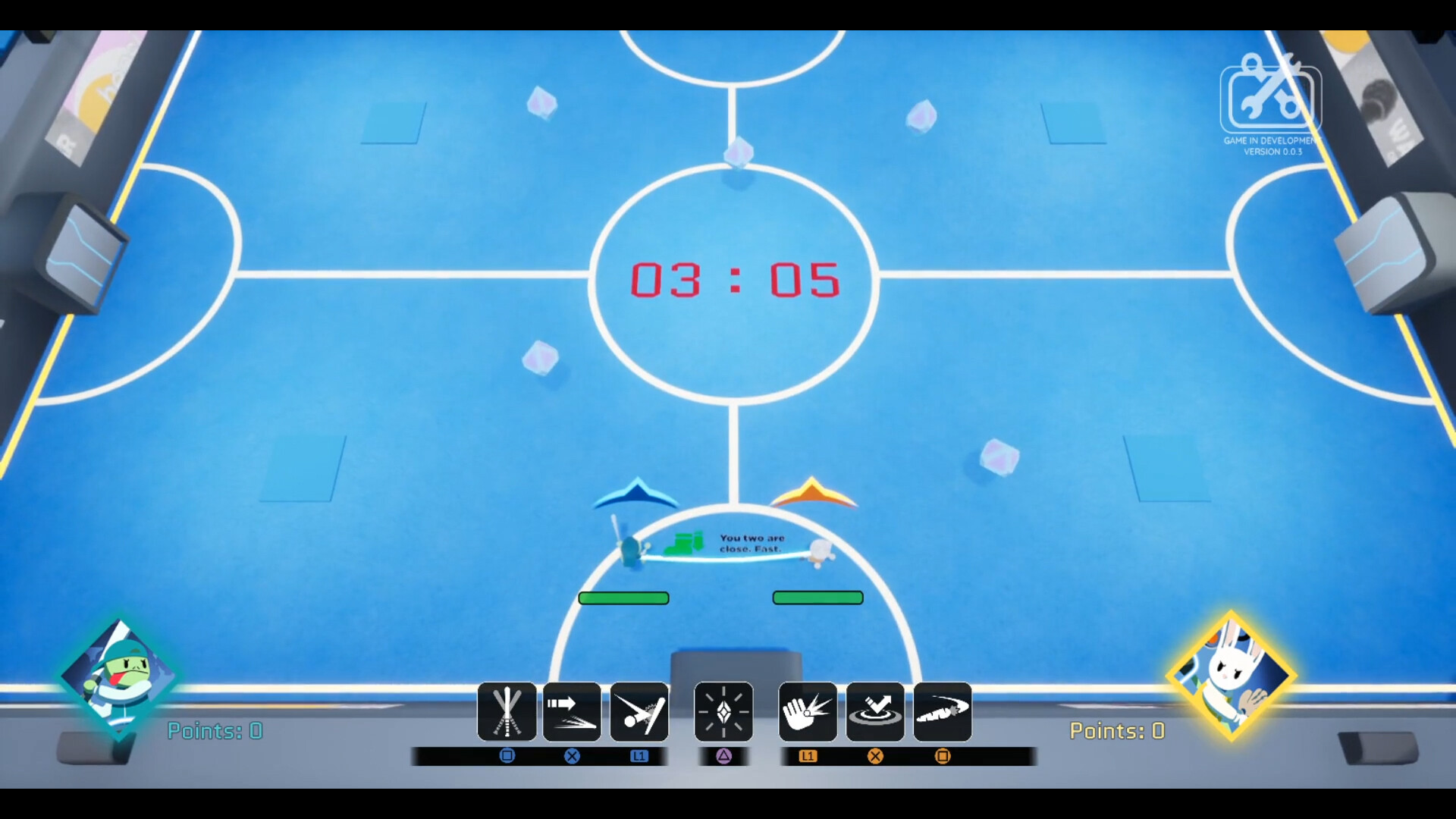Click the 03:05 match timer
This screenshot has width=1456, height=819.
pos(734,278)
